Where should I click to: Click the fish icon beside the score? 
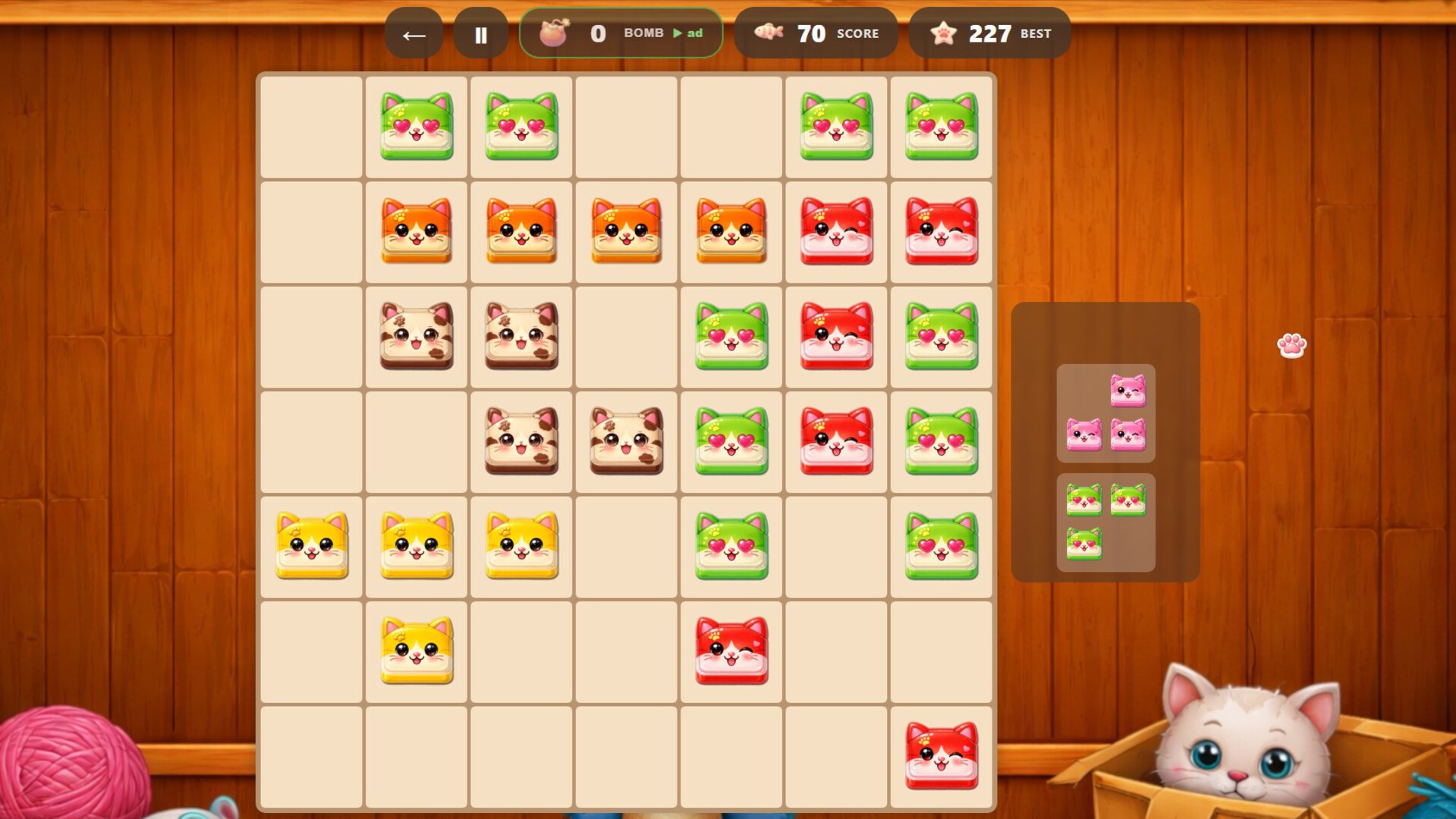(x=769, y=32)
